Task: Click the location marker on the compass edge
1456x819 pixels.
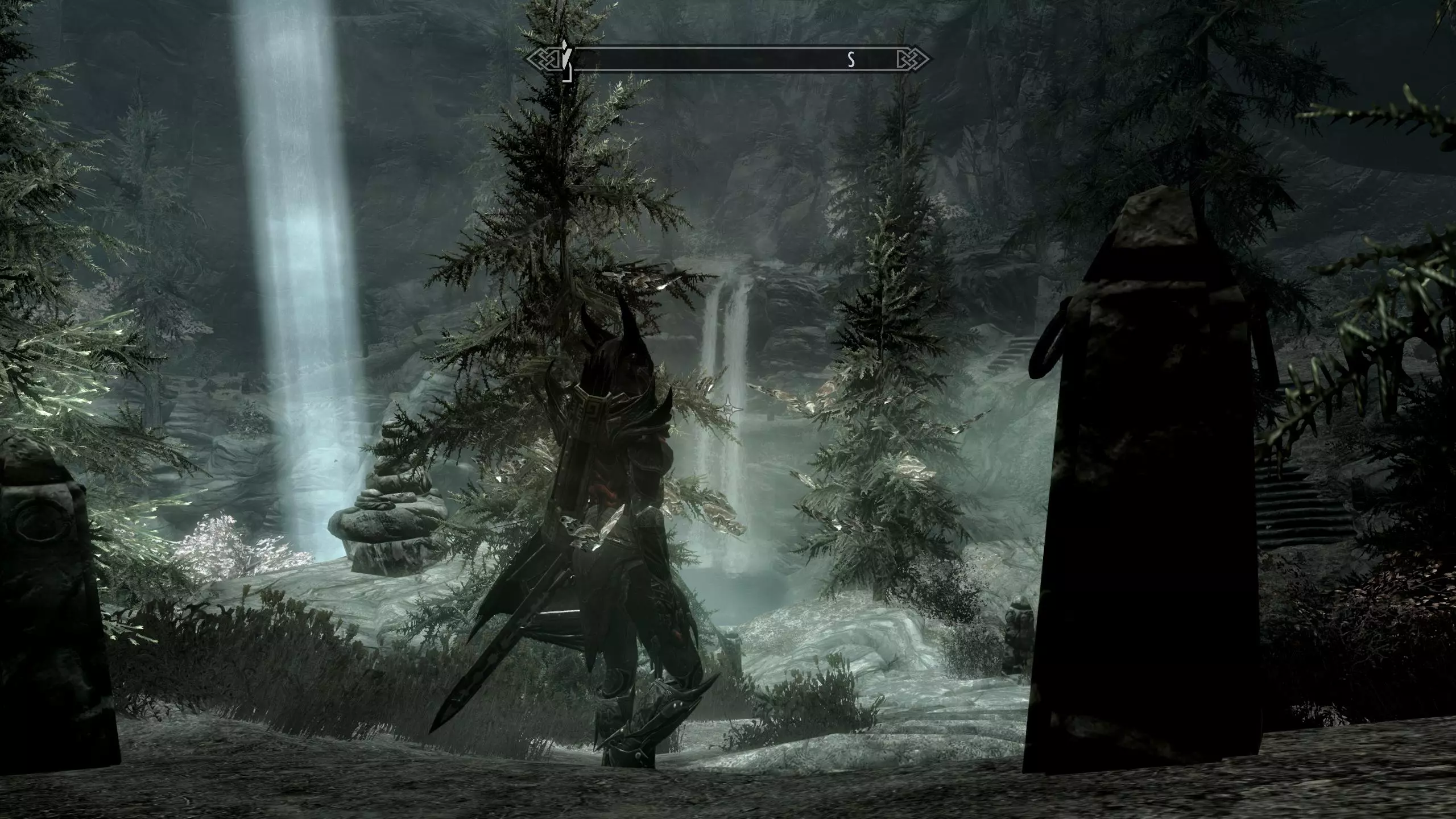Action: point(565,60)
